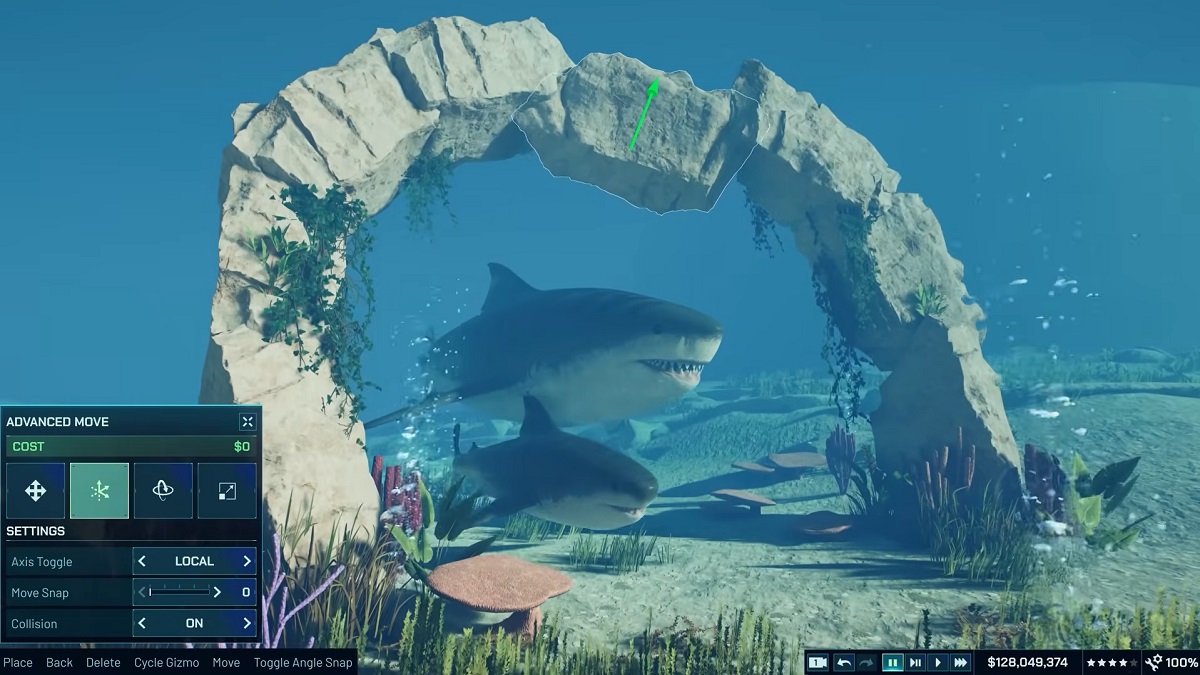Select the four-arrow free move tool
Viewport: 1200px width, 675px height.
point(35,490)
